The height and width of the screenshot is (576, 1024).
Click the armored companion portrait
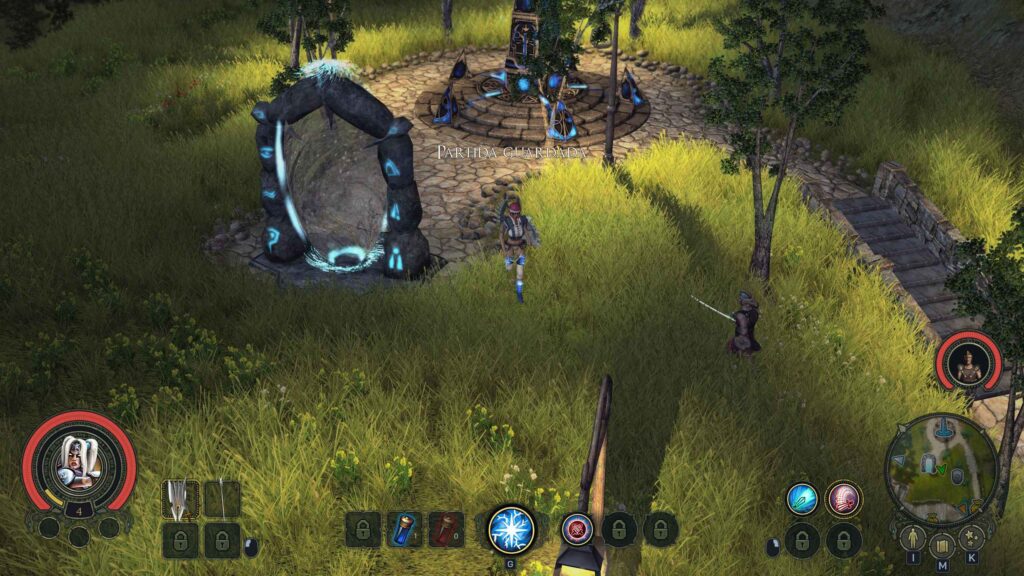point(968,364)
